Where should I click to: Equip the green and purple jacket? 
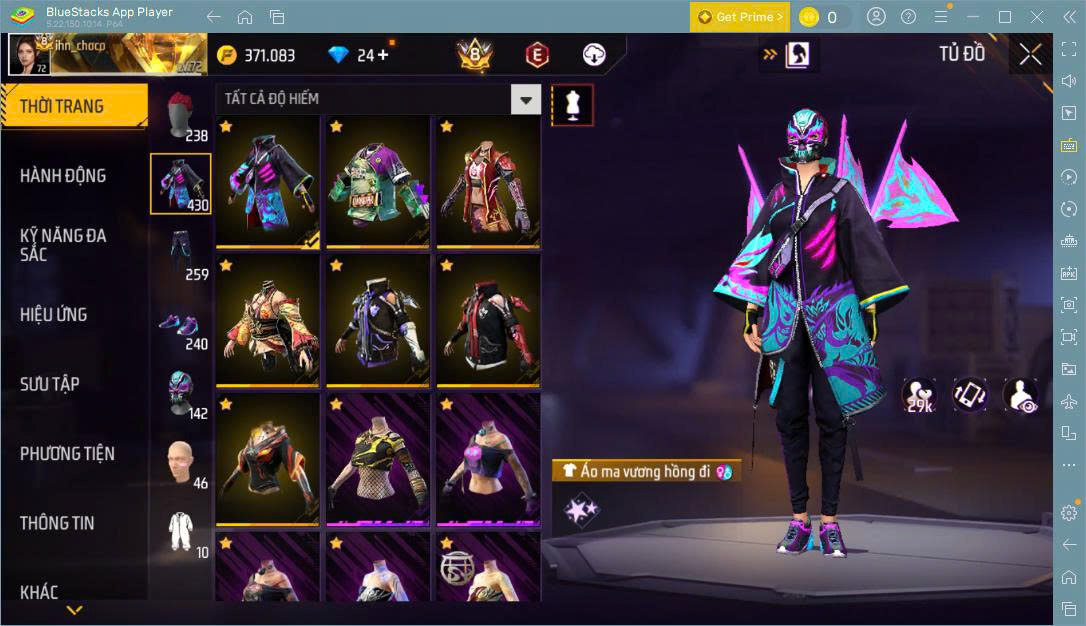[377, 183]
